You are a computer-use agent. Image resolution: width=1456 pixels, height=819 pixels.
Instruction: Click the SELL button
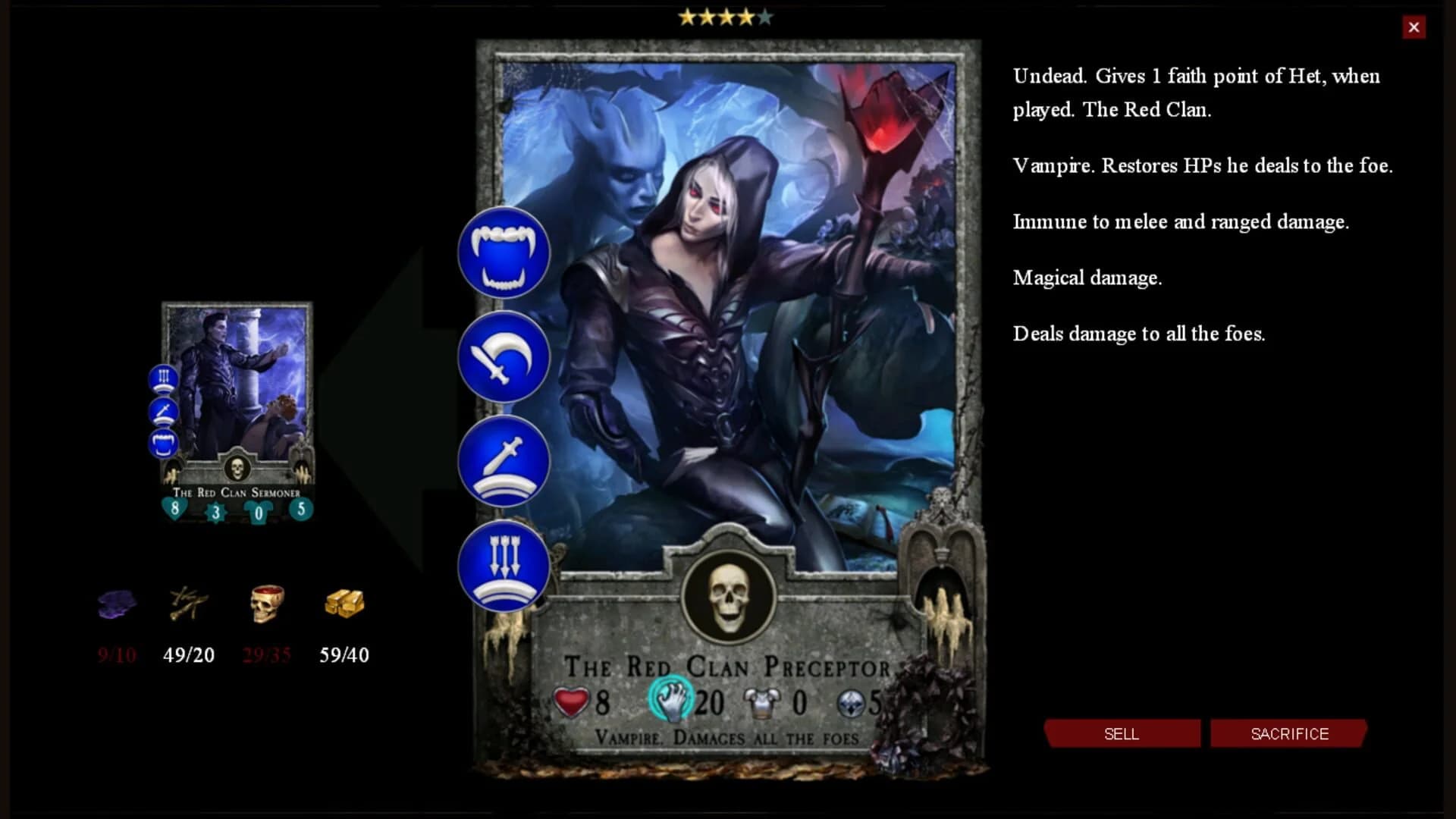coord(1122,733)
